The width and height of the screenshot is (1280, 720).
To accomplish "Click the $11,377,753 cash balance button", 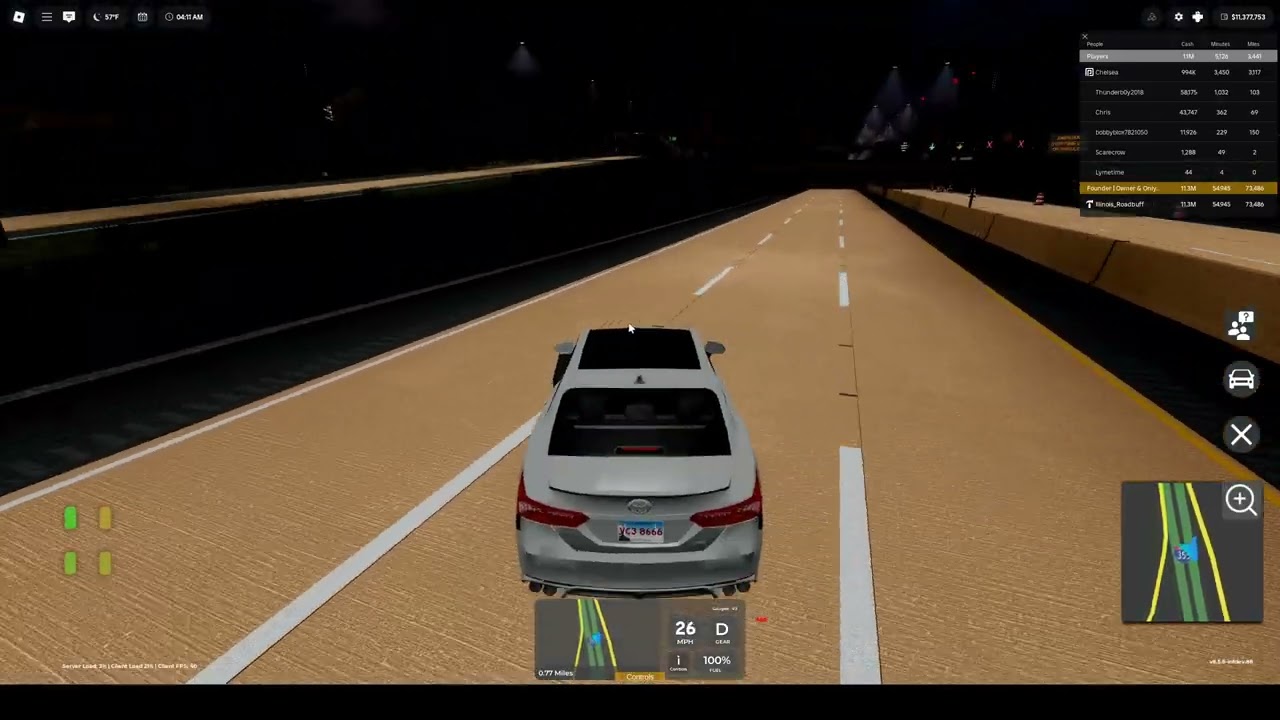I will coord(1243,17).
